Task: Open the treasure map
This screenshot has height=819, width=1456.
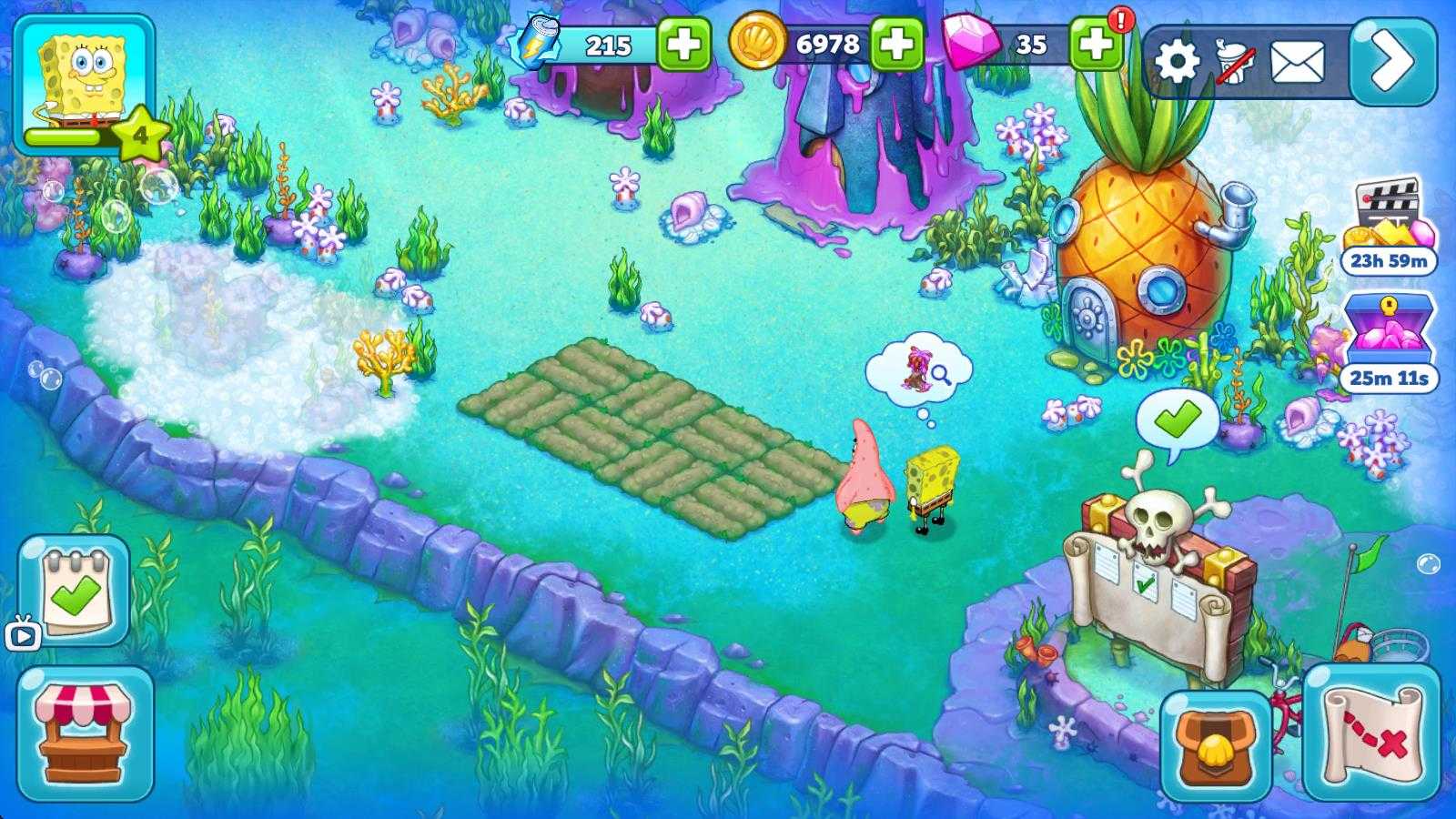Action: (x=1372, y=733)
